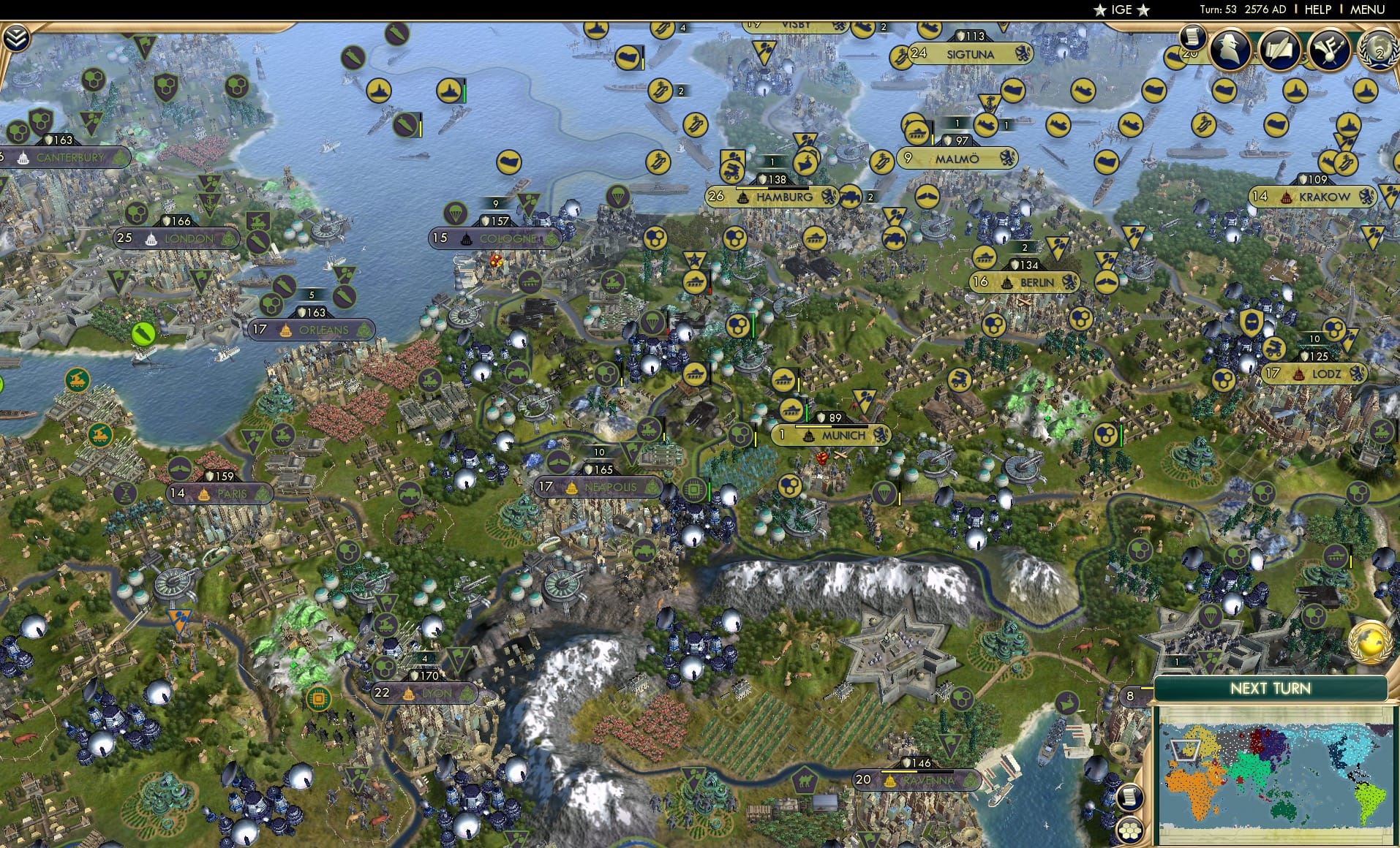The image size is (1400, 848).
Task: Select the tank unit icon above Hamburg
Action: coord(732,167)
